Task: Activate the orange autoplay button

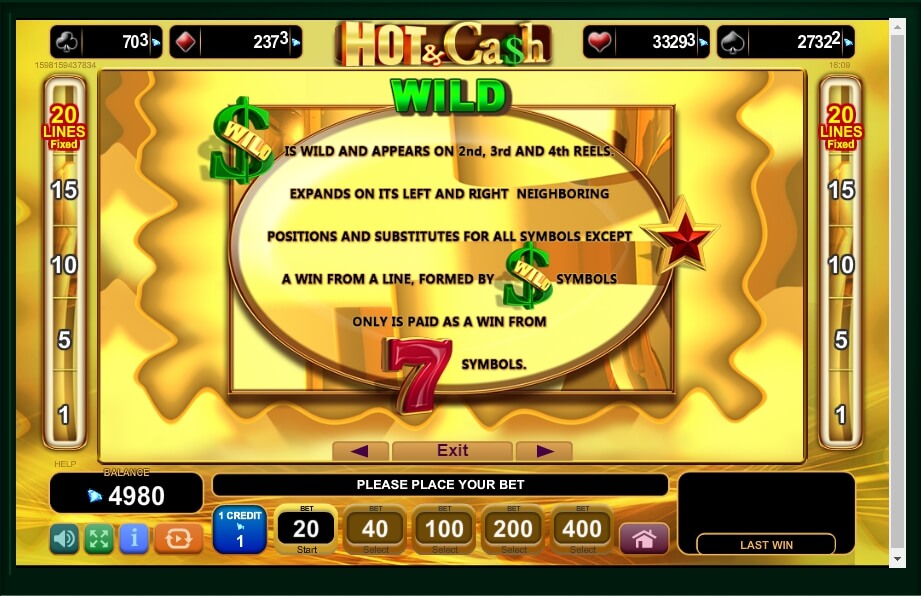Action: coord(178,539)
